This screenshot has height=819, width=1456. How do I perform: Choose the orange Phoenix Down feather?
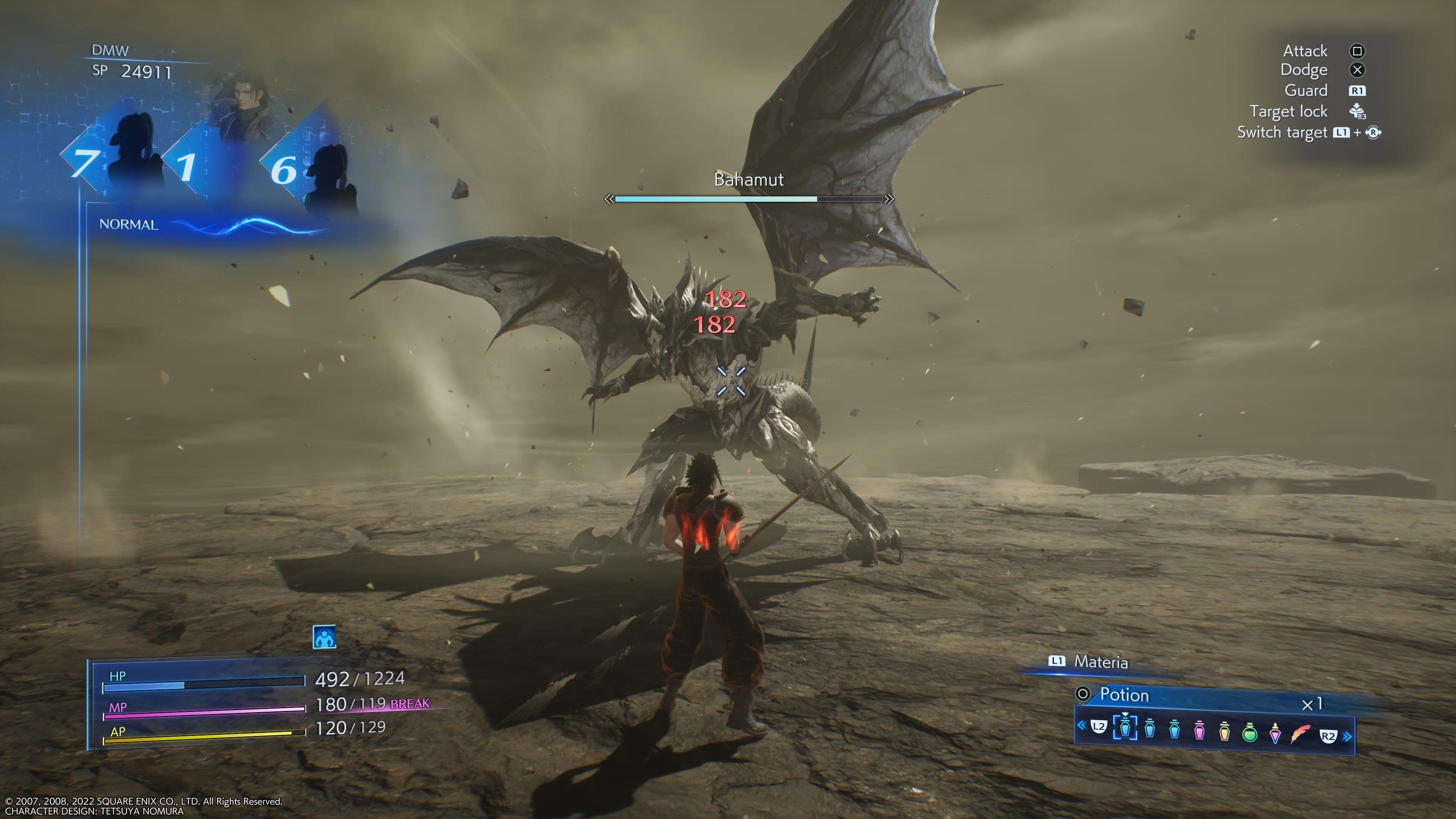click(x=1300, y=734)
